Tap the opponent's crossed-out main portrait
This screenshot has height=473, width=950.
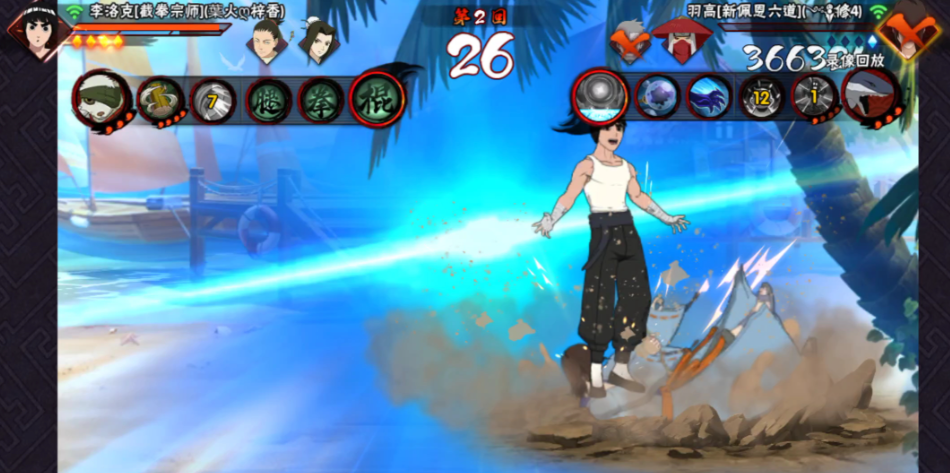point(911,30)
